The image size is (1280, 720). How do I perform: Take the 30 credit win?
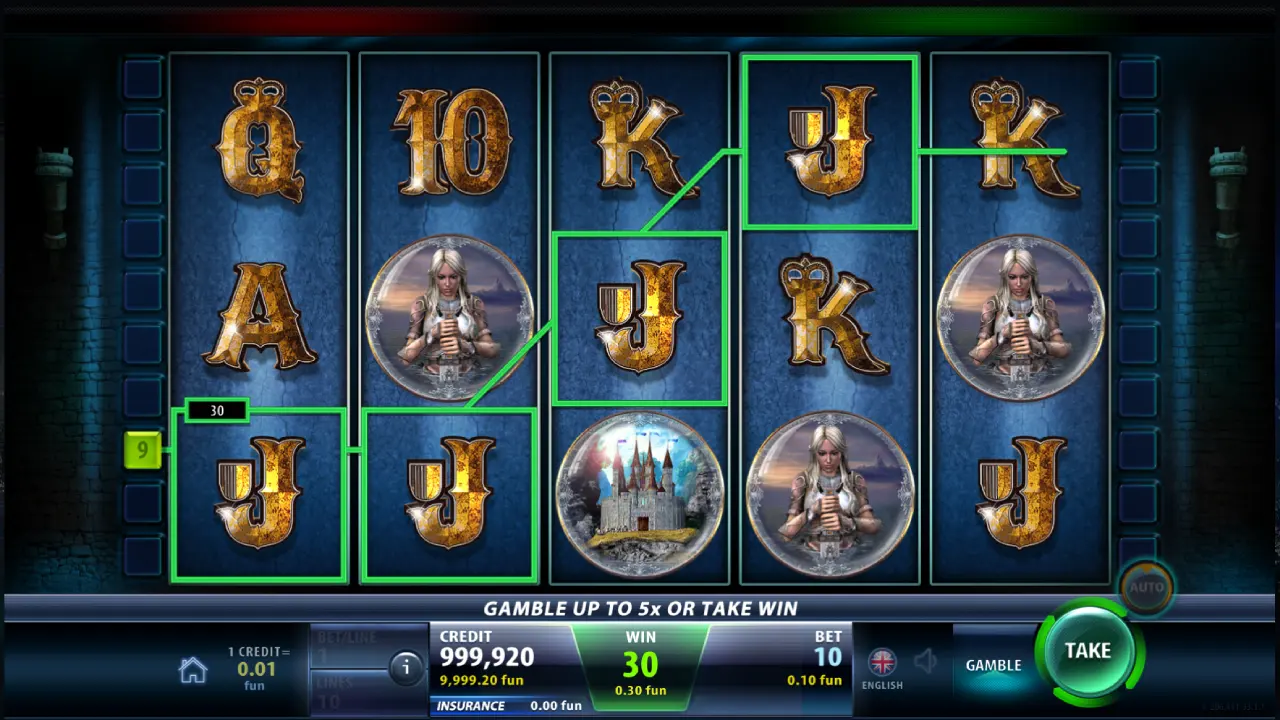coord(1087,651)
